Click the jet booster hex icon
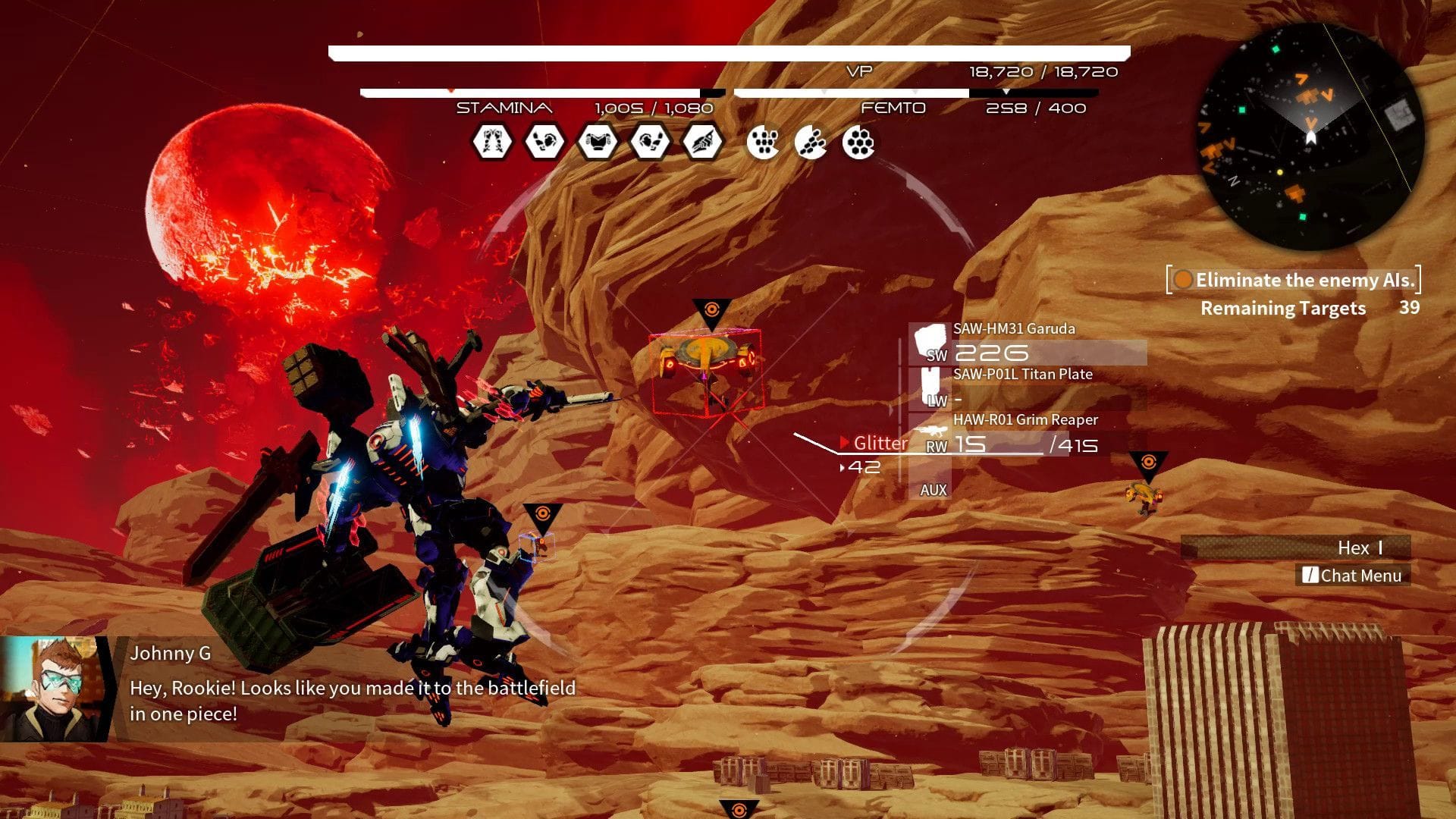 pyautogui.click(x=703, y=142)
